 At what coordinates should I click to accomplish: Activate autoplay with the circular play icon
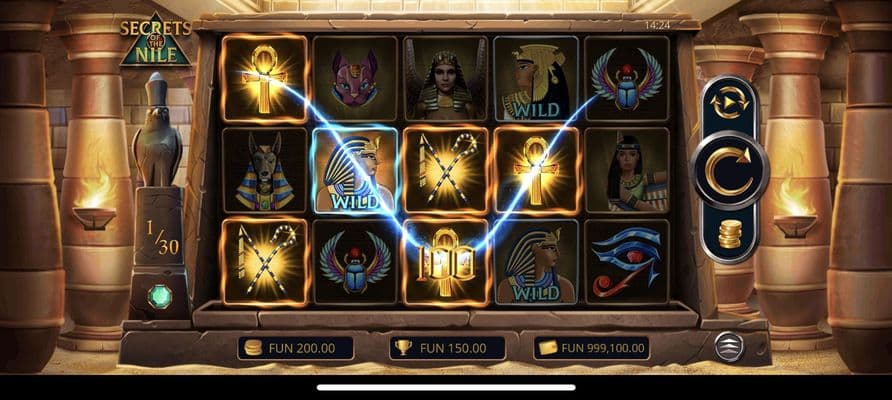click(729, 103)
